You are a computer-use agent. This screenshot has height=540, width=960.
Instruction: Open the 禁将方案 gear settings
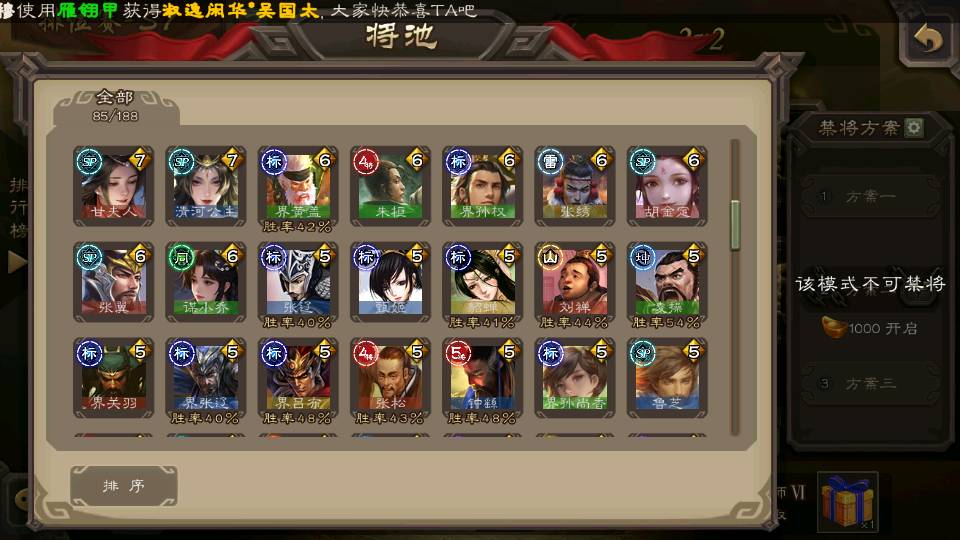pyautogui.click(x=914, y=128)
